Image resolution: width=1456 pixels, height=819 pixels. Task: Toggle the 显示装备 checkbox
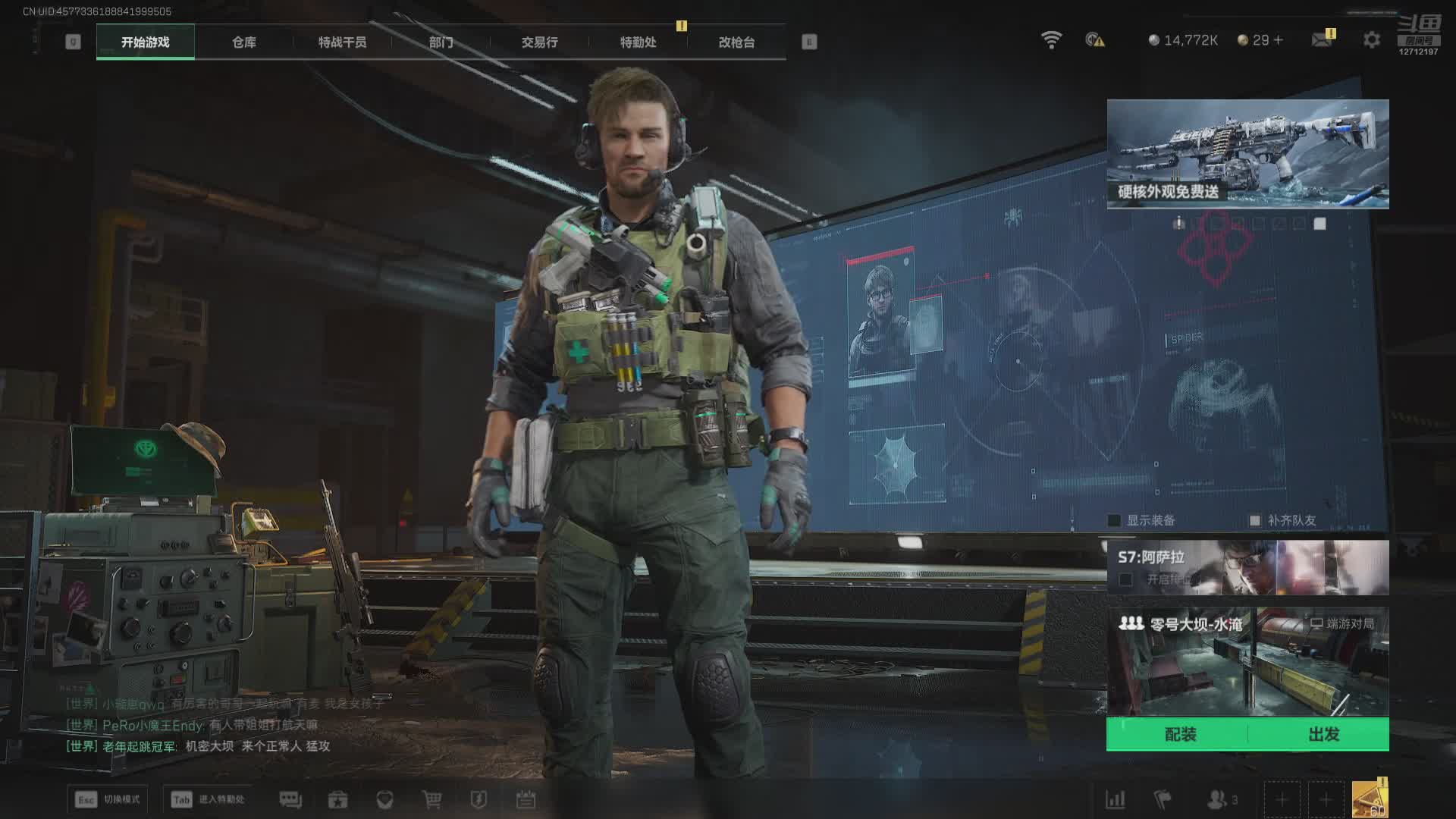1114,520
